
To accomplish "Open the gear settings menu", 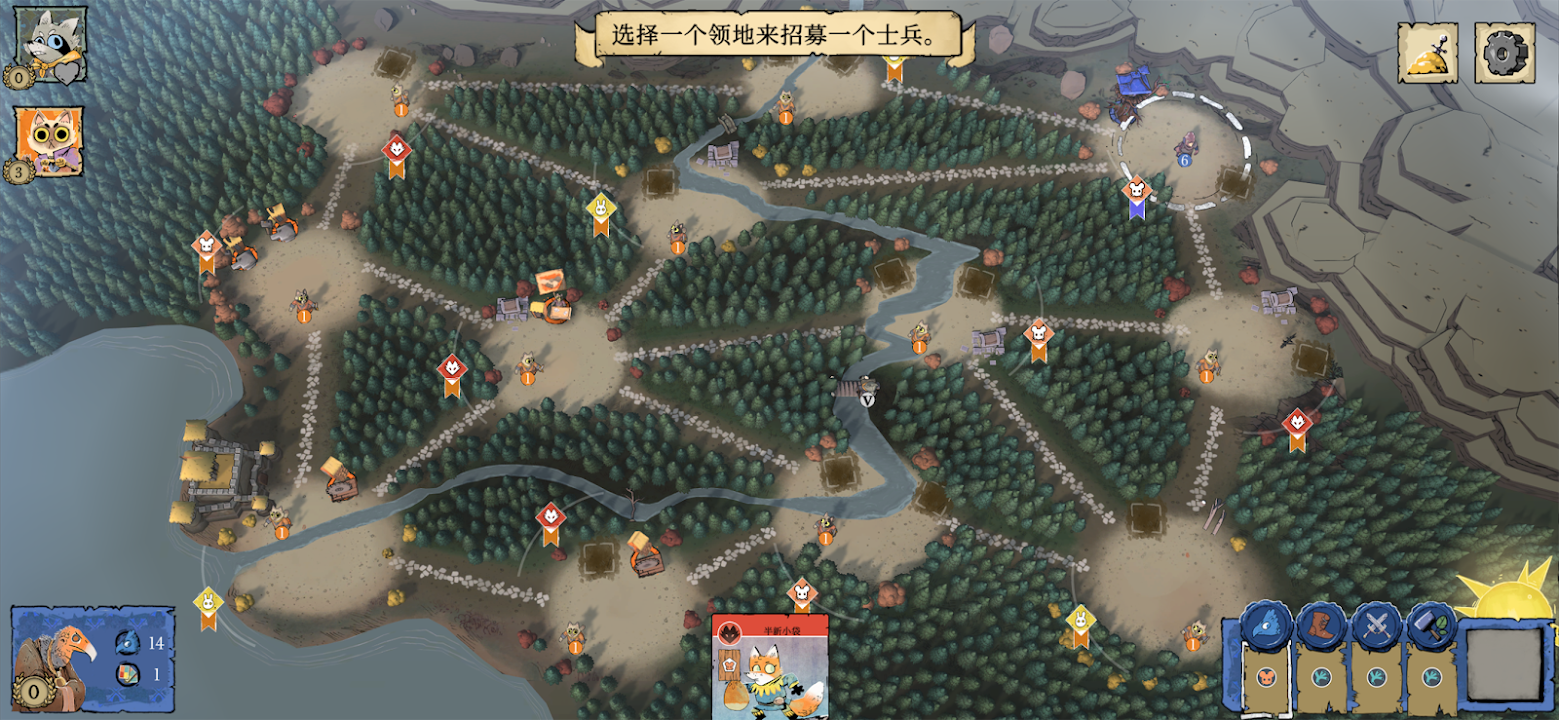I will 1504,53.
